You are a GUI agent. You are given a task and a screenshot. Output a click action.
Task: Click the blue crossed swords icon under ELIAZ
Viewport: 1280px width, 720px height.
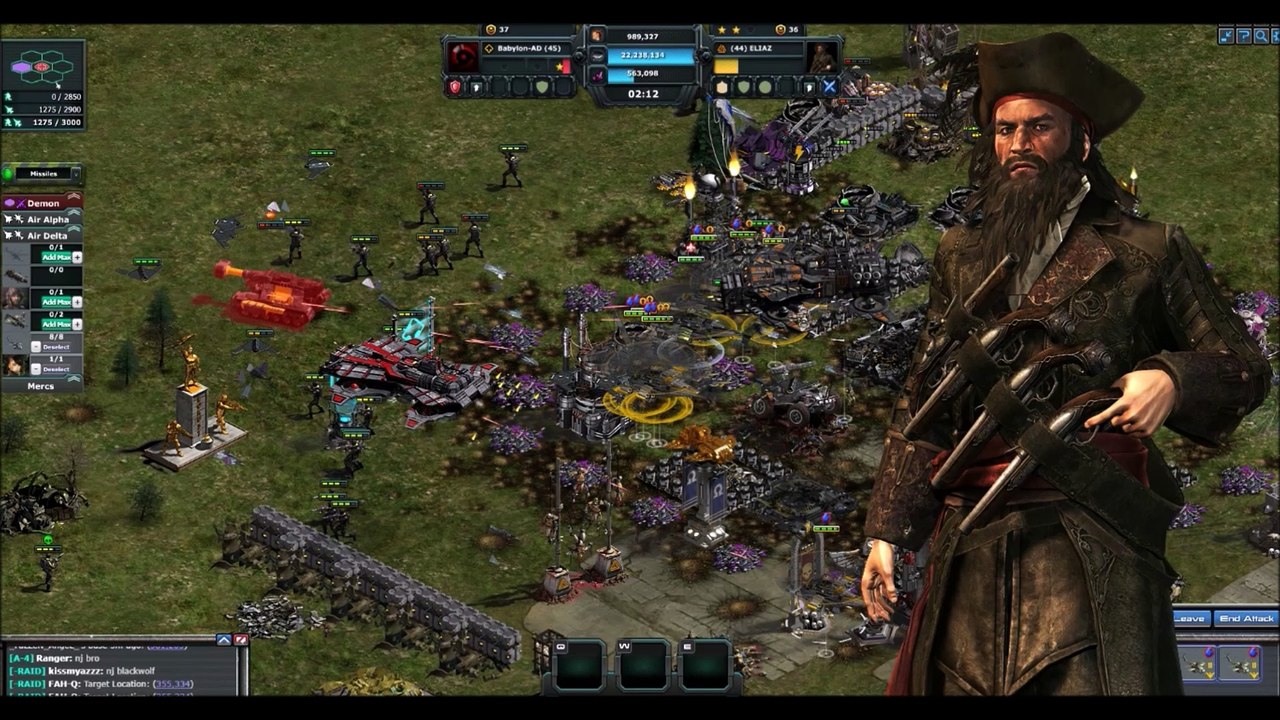(829, 87)
